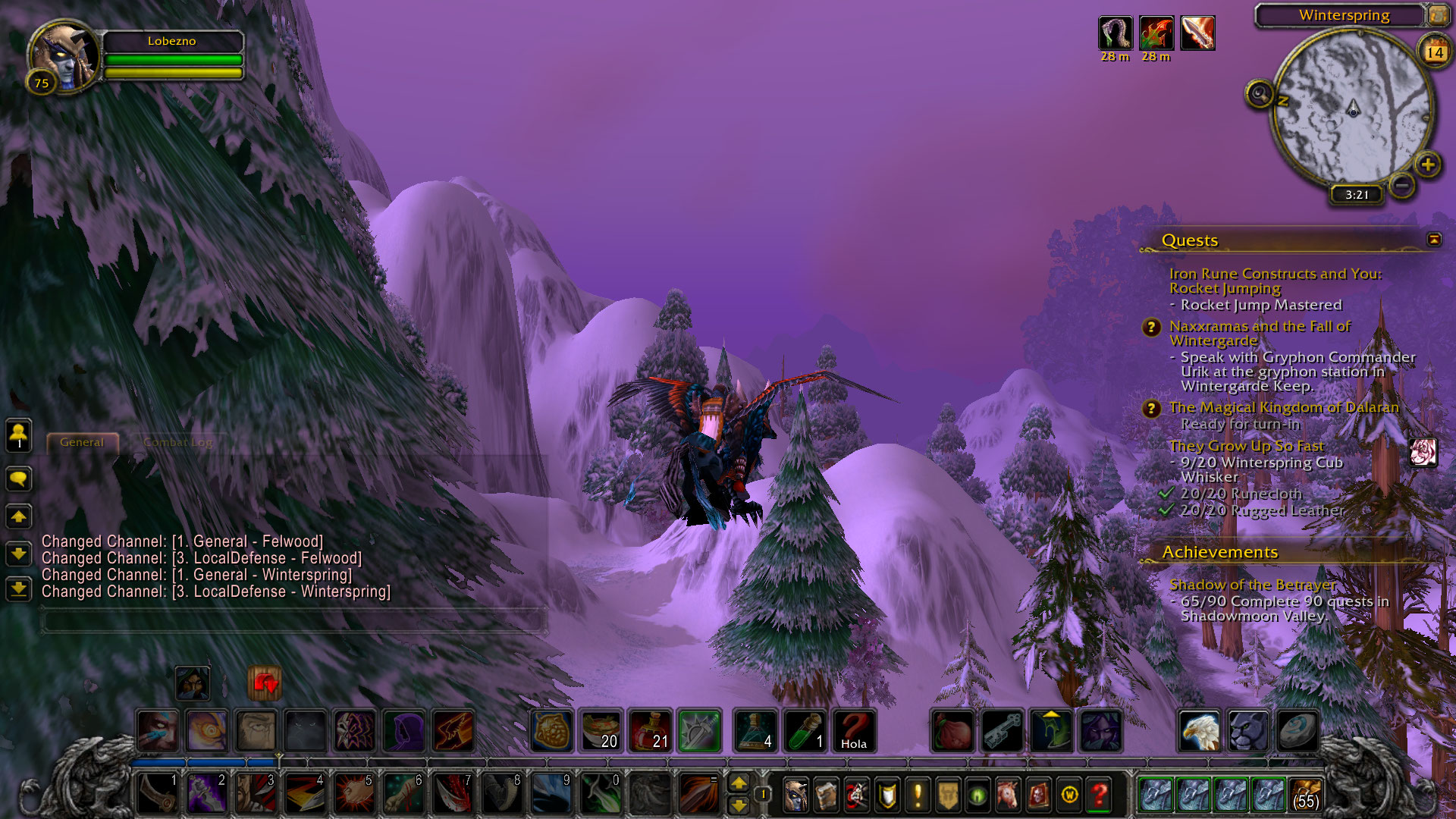
Task: Select the Shadow of the Betrayer achievement
Action: pyautogui.click(x=1252, y=585)
